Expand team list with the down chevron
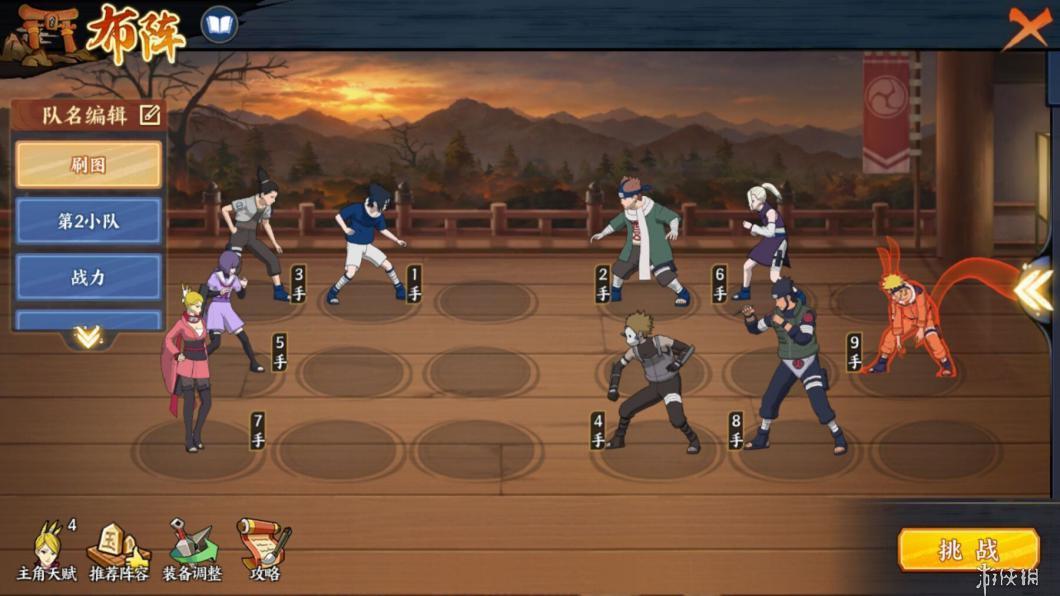The height and width of the screenshot is (596, 1060). (88, 337)
